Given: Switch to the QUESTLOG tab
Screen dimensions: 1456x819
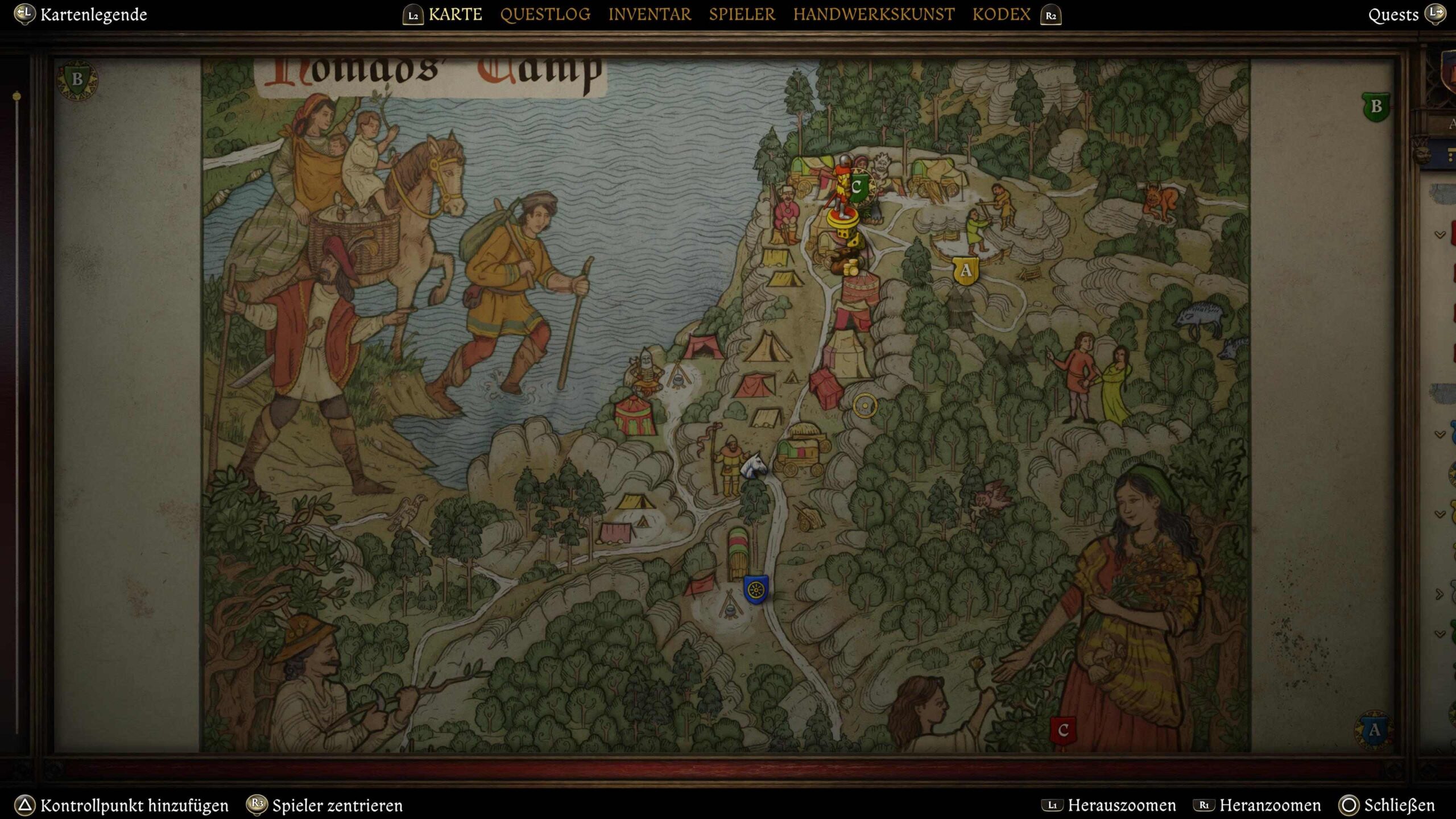Looking at the screenshot, I should (545, 14).
